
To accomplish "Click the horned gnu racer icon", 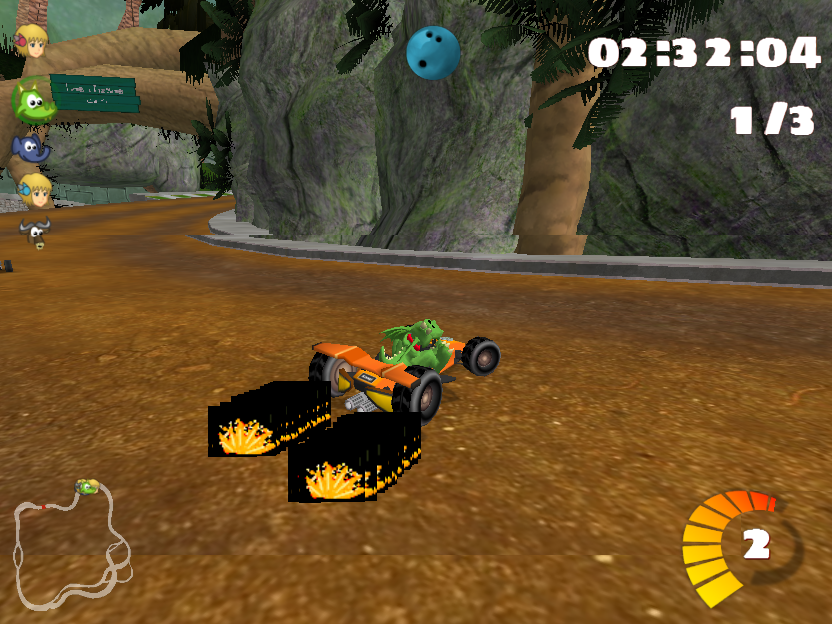I will (x=34, y=233).
